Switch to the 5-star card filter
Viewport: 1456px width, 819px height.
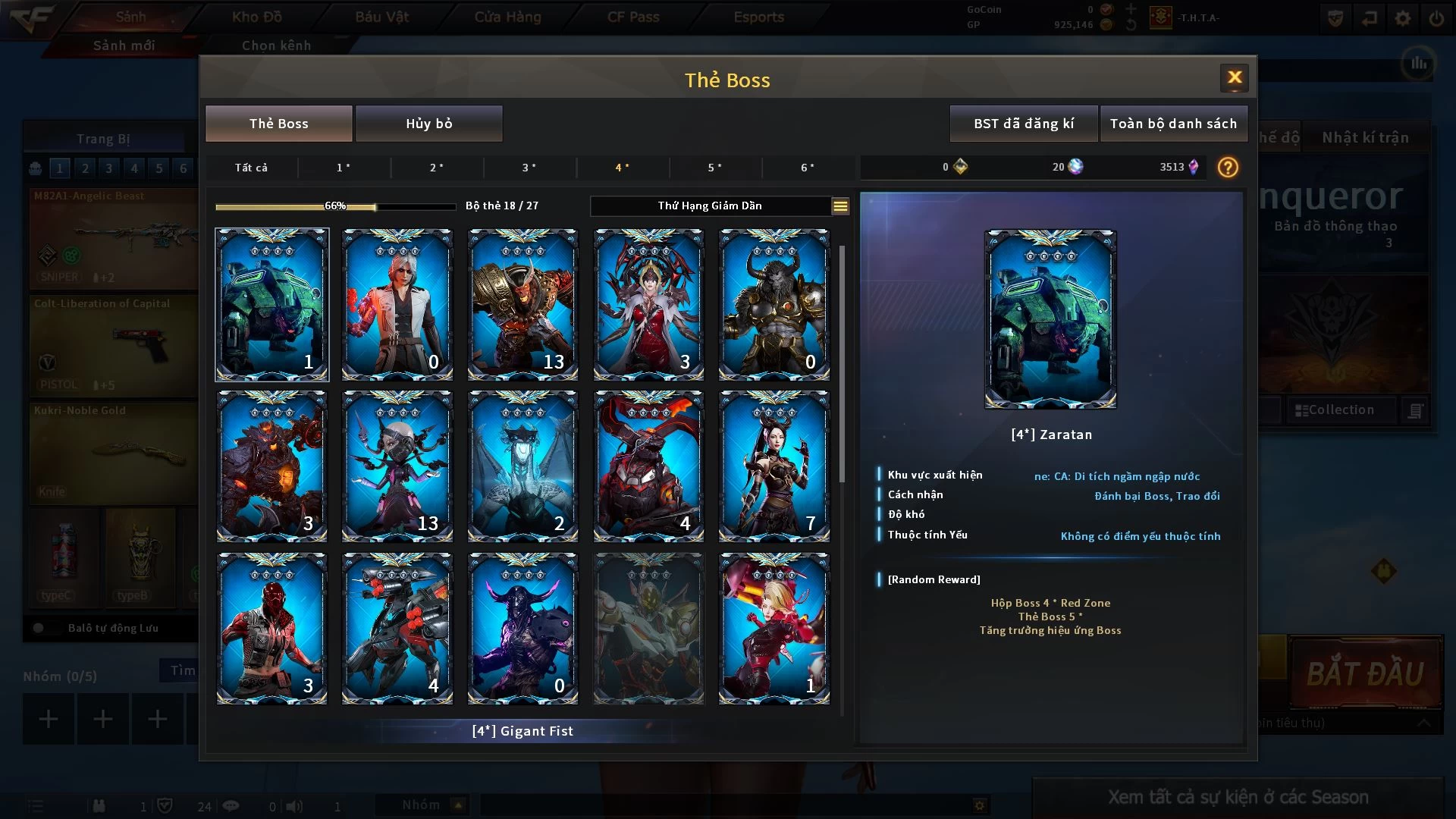pyautogui.click(x=714, y=168)
